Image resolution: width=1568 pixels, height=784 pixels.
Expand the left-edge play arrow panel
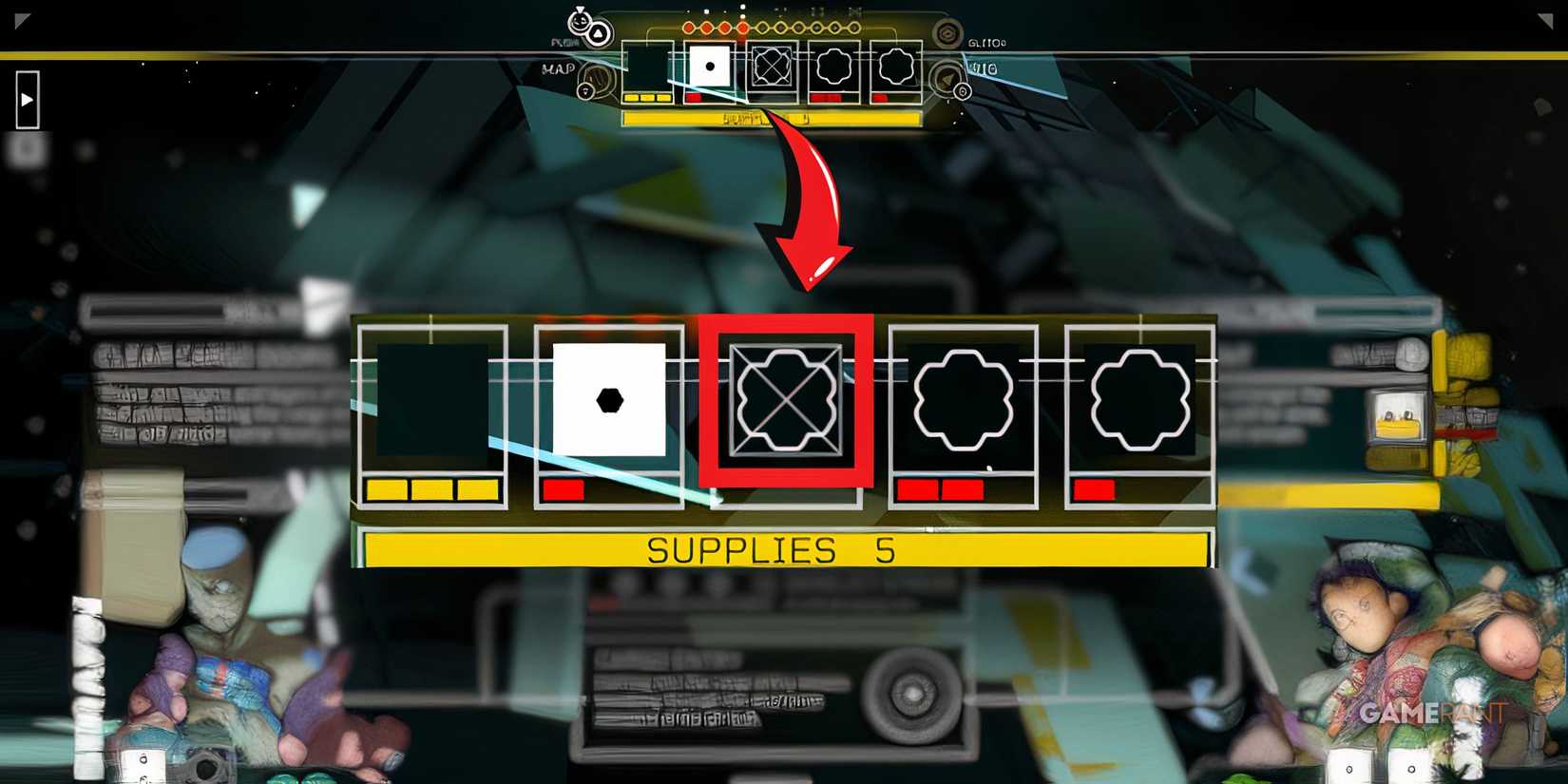(27, 98)
